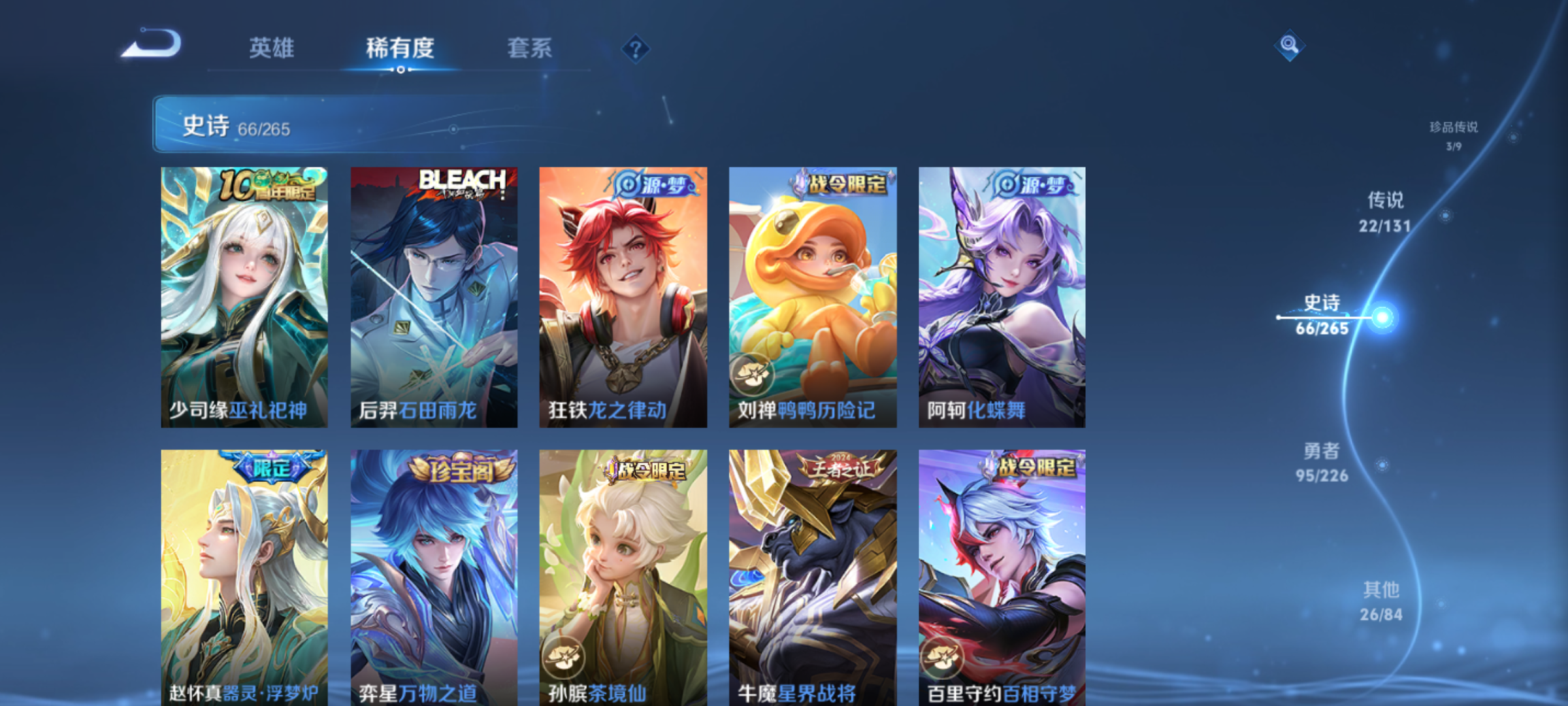Choose the 弈星 万物之道 skin card

coord(434,577)
